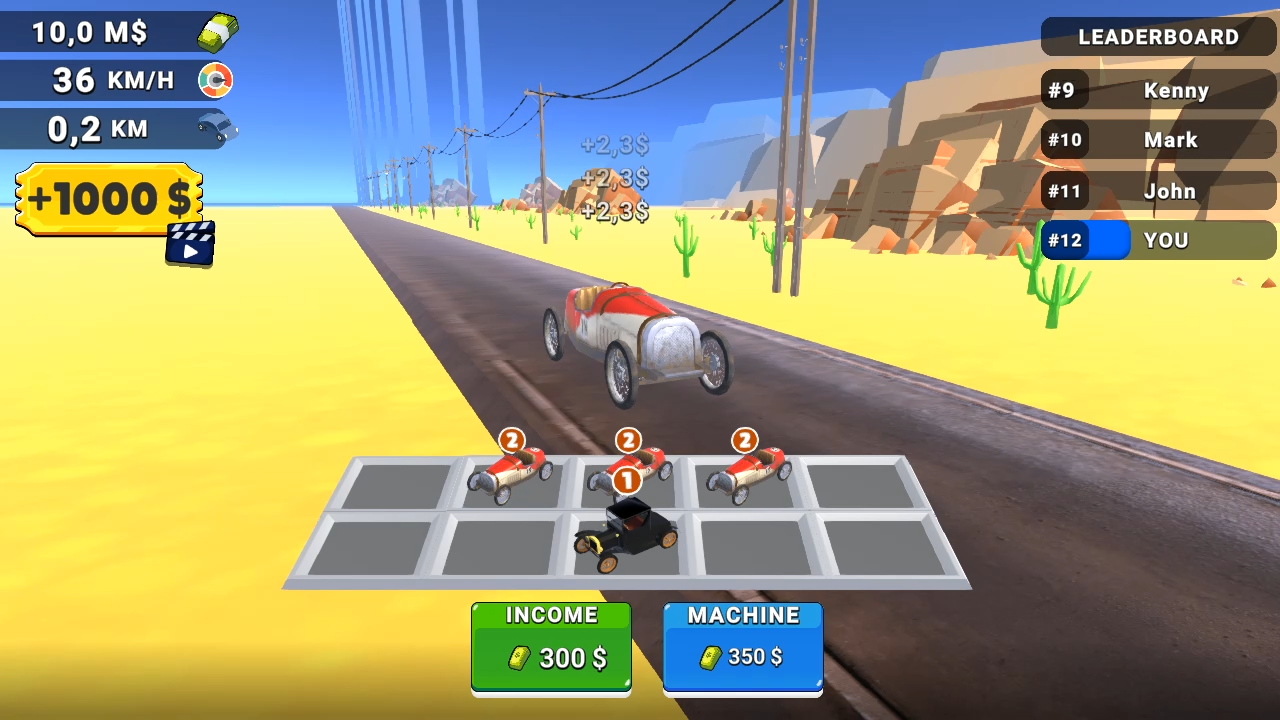The height and width of the screenshot is (720, 1280).
Task: Click Kenny's #9 leaderboard entry
Action: tap(1158, 90)
